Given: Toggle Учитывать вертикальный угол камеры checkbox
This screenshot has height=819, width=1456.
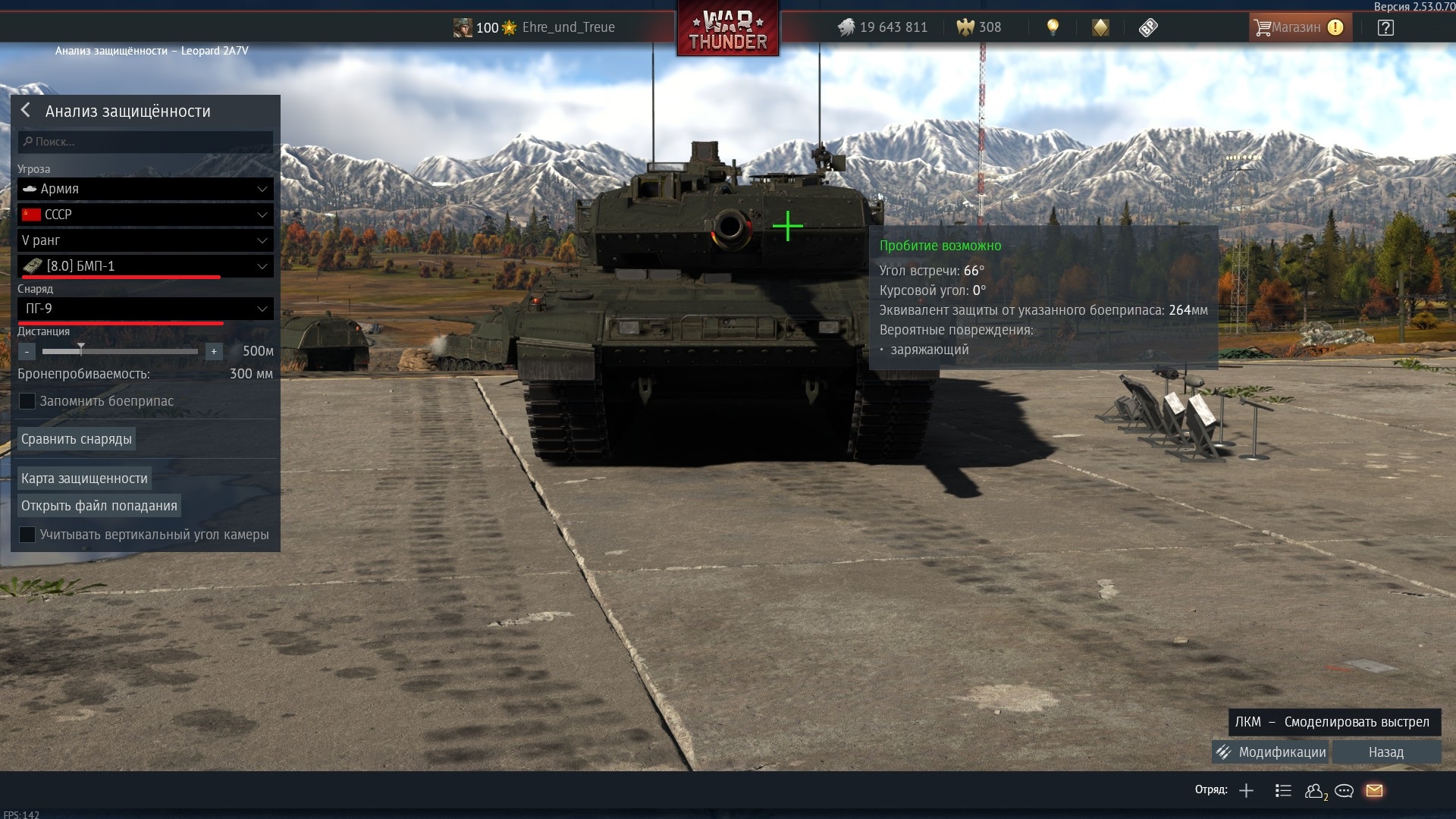Looking at the screenshot, I should coord(27,535).
